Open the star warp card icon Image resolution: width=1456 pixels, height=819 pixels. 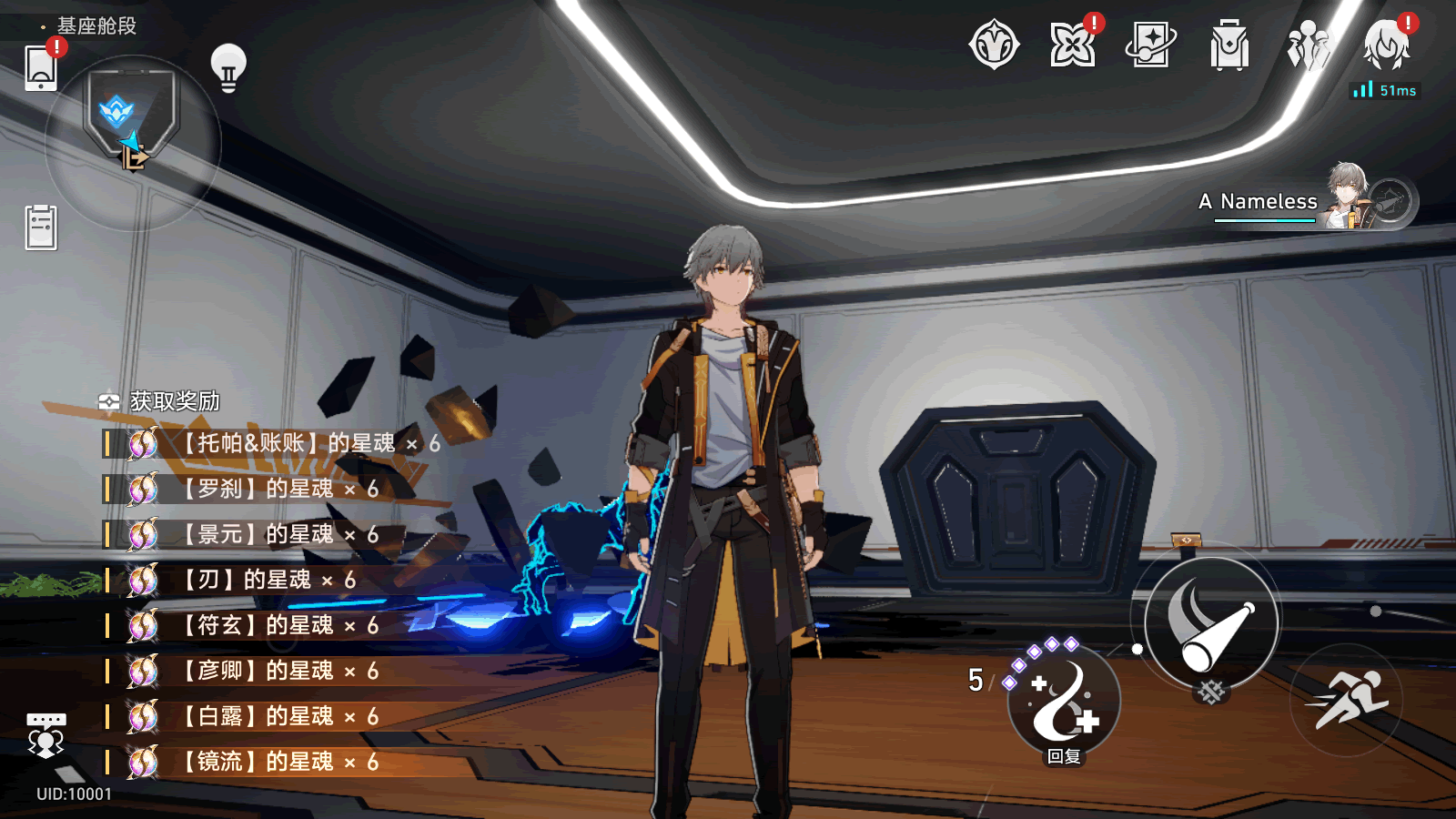[x=1150, y=45]
